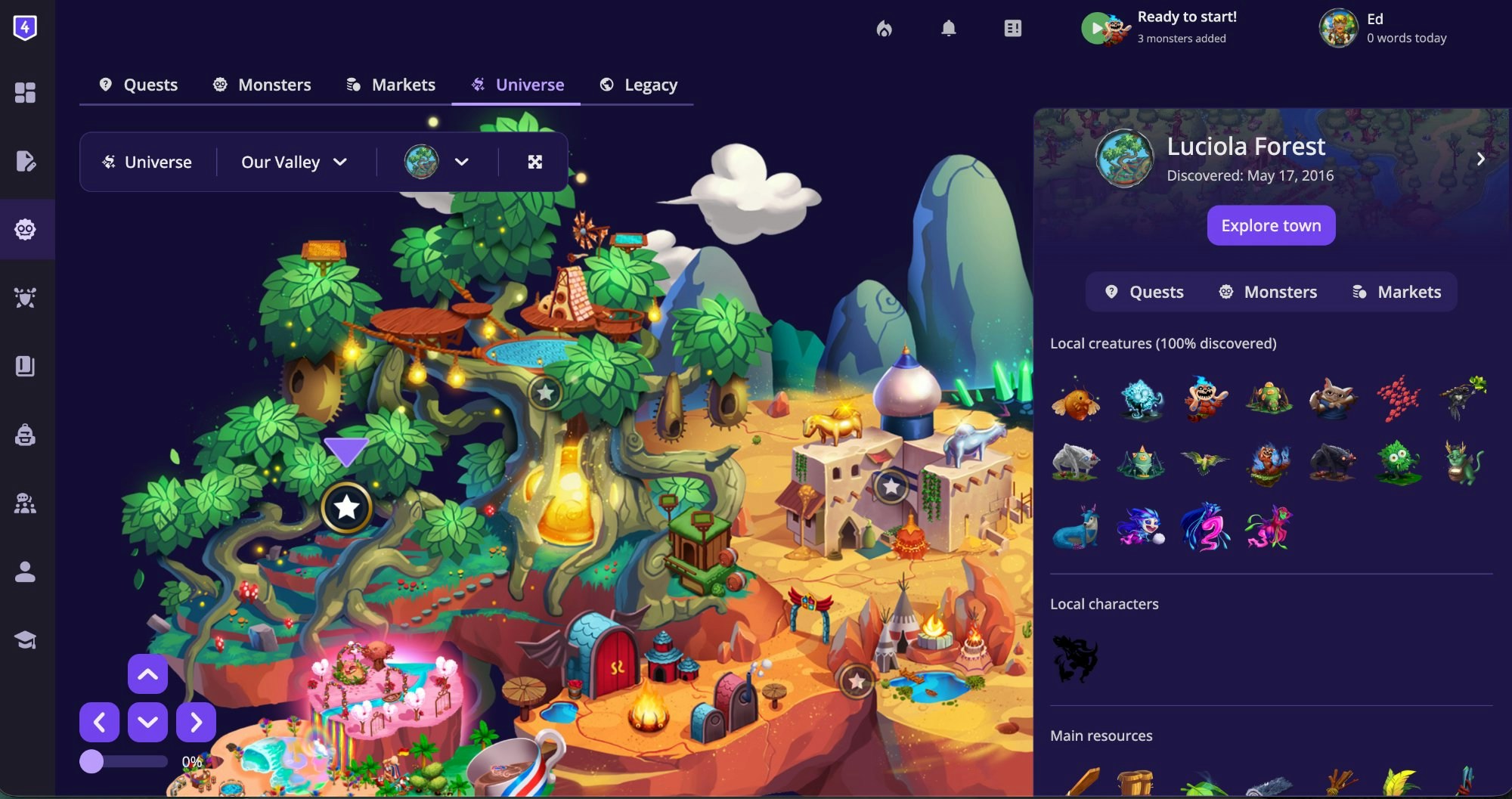The width and height of the screenshot is (1512, 799).
Task: Open the streak flame icon
Action: tap(885, 29)
